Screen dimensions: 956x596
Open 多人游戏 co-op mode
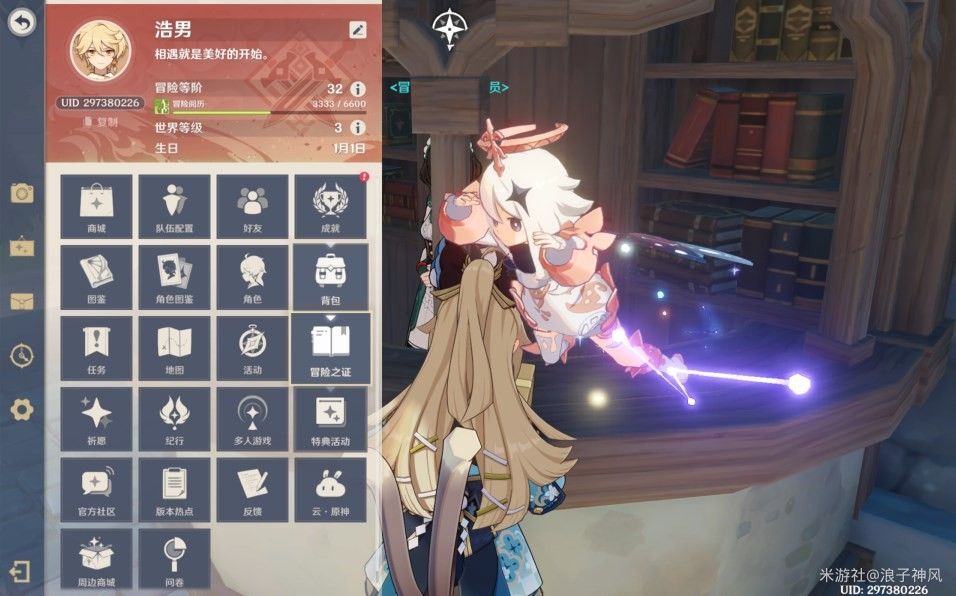[x=252, y=418]
